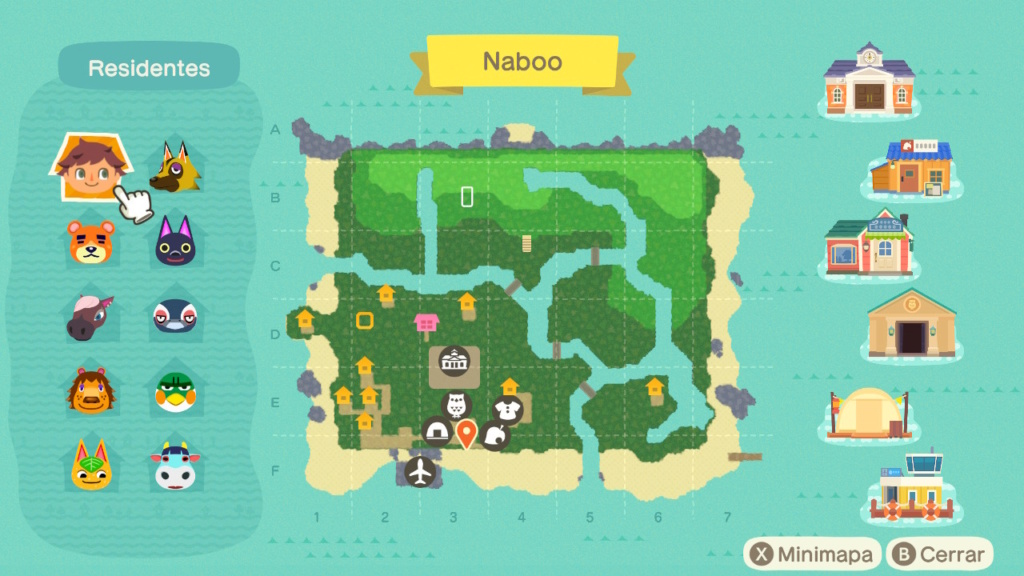Image resolution: width=1024 pixels, height=576 pixels.
Task: Pick the museum building icon
Action: pos(911,325)
